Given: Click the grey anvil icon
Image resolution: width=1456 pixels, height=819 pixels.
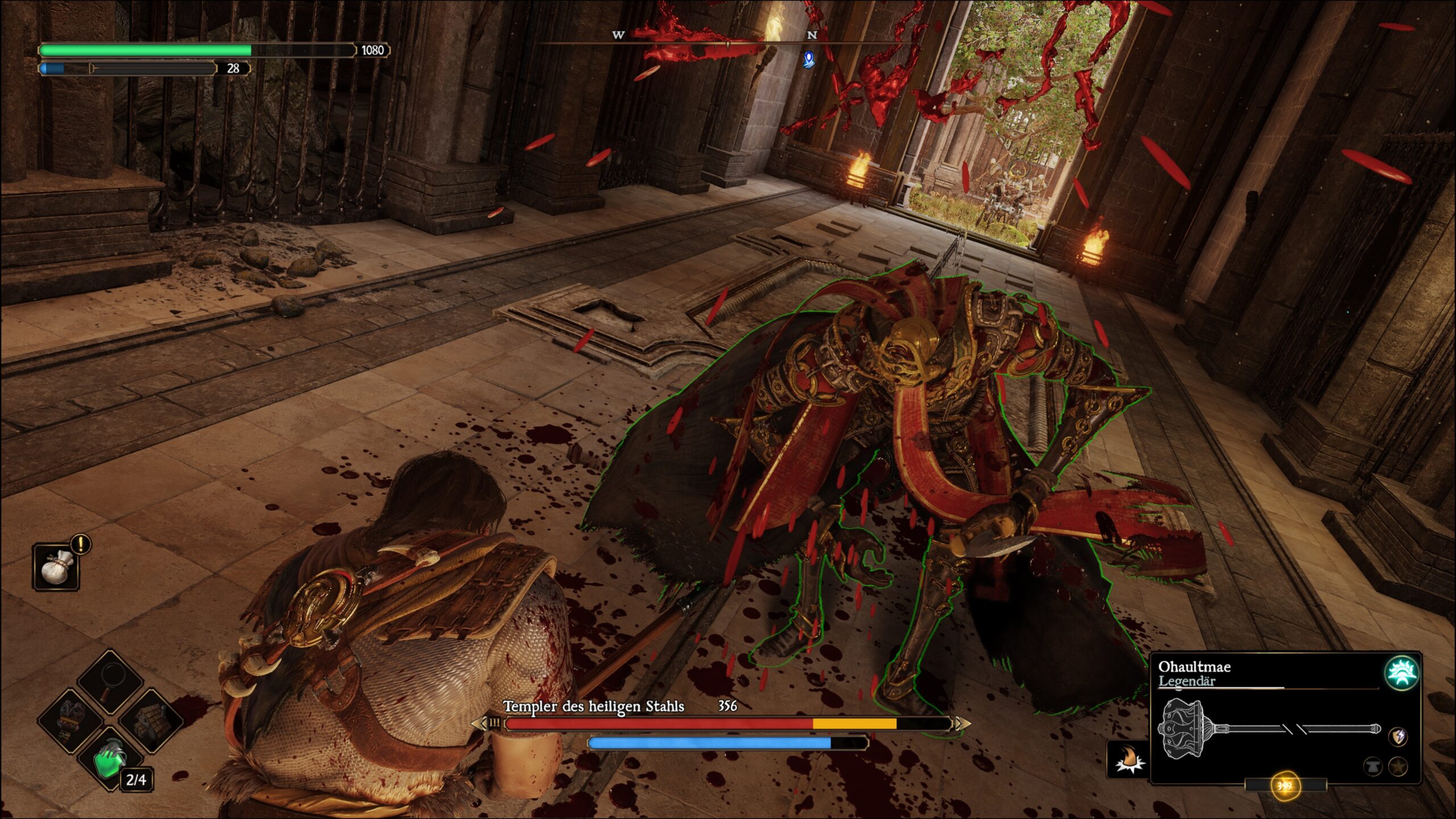Looking at the screenshot, I should [1372, 767].
